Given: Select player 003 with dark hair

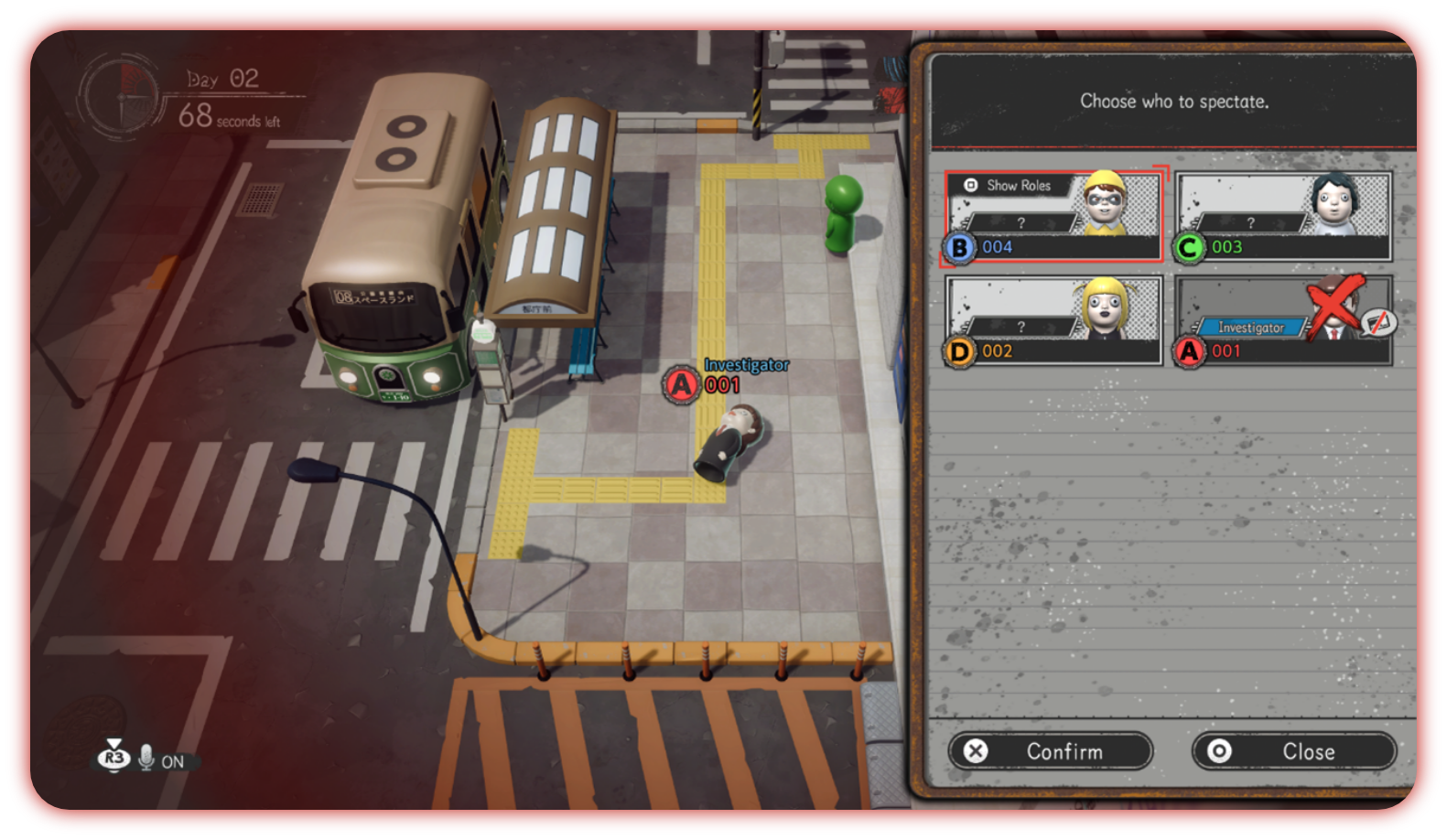Looking at the screenshot, I should click(1281, 215).
